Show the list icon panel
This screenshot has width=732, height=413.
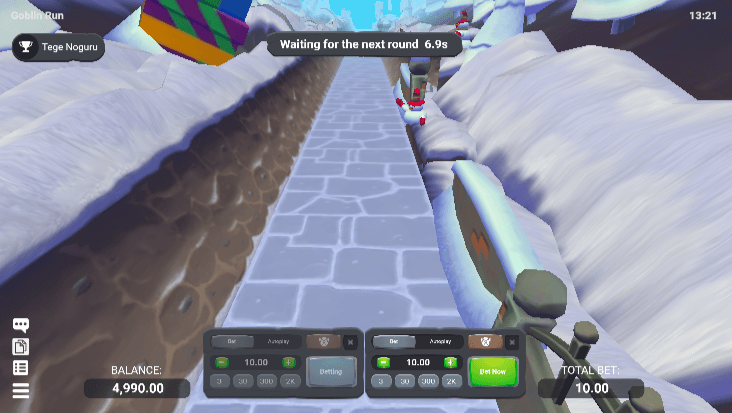pyautogui.click(x=20, y=368)
